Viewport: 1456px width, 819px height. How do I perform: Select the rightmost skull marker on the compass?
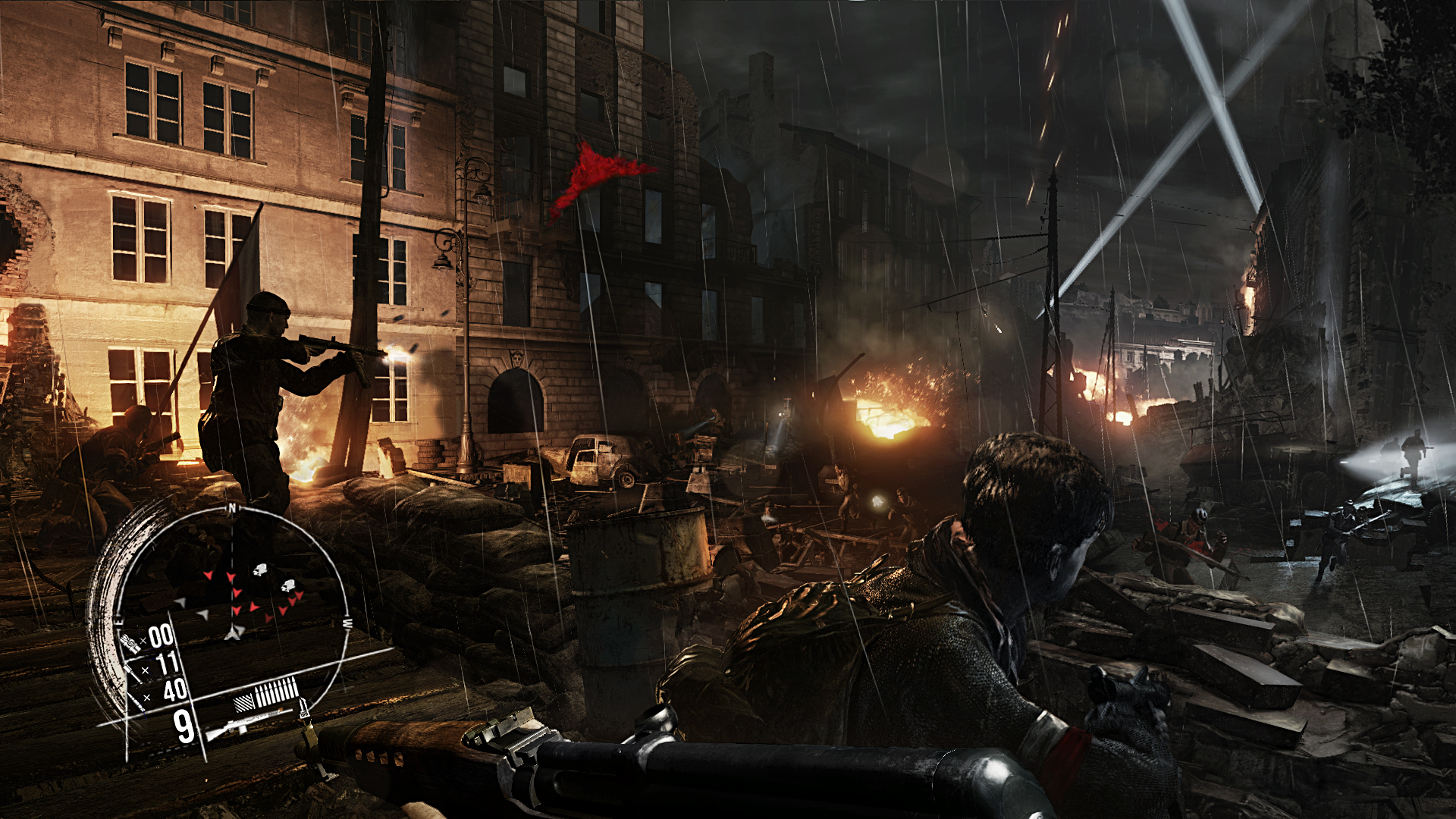click(x=290, y=585)
